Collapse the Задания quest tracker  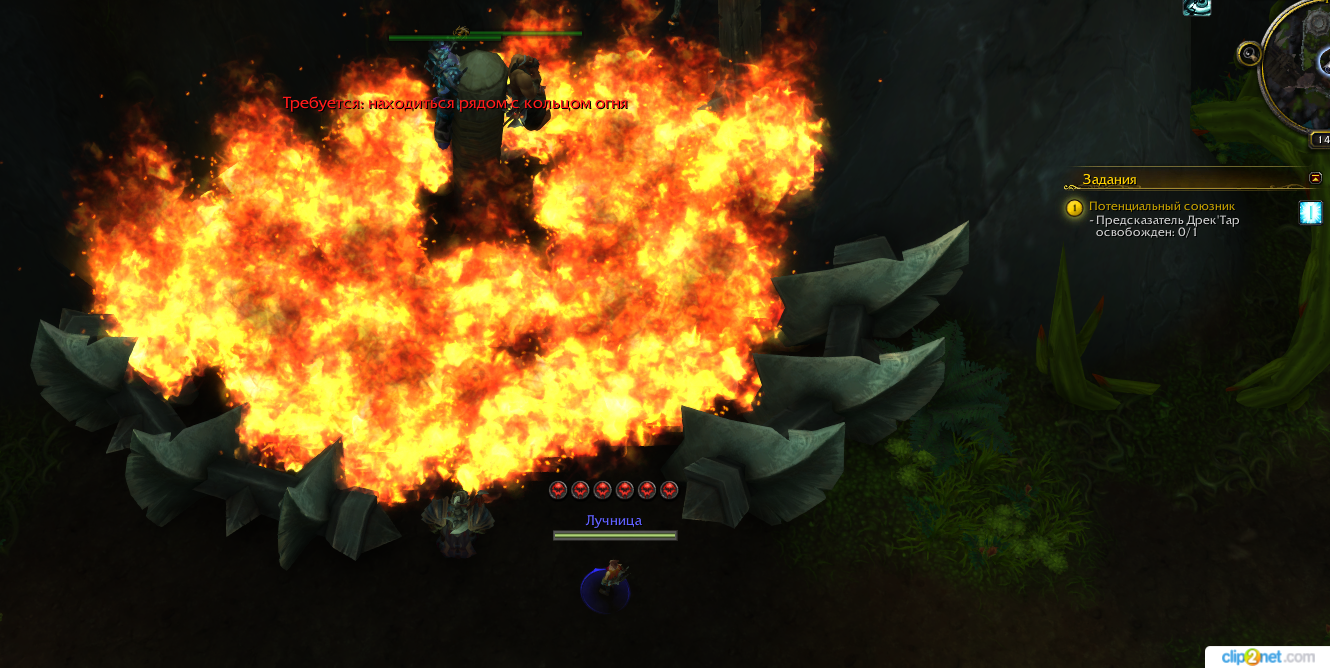pos(1315,178)
